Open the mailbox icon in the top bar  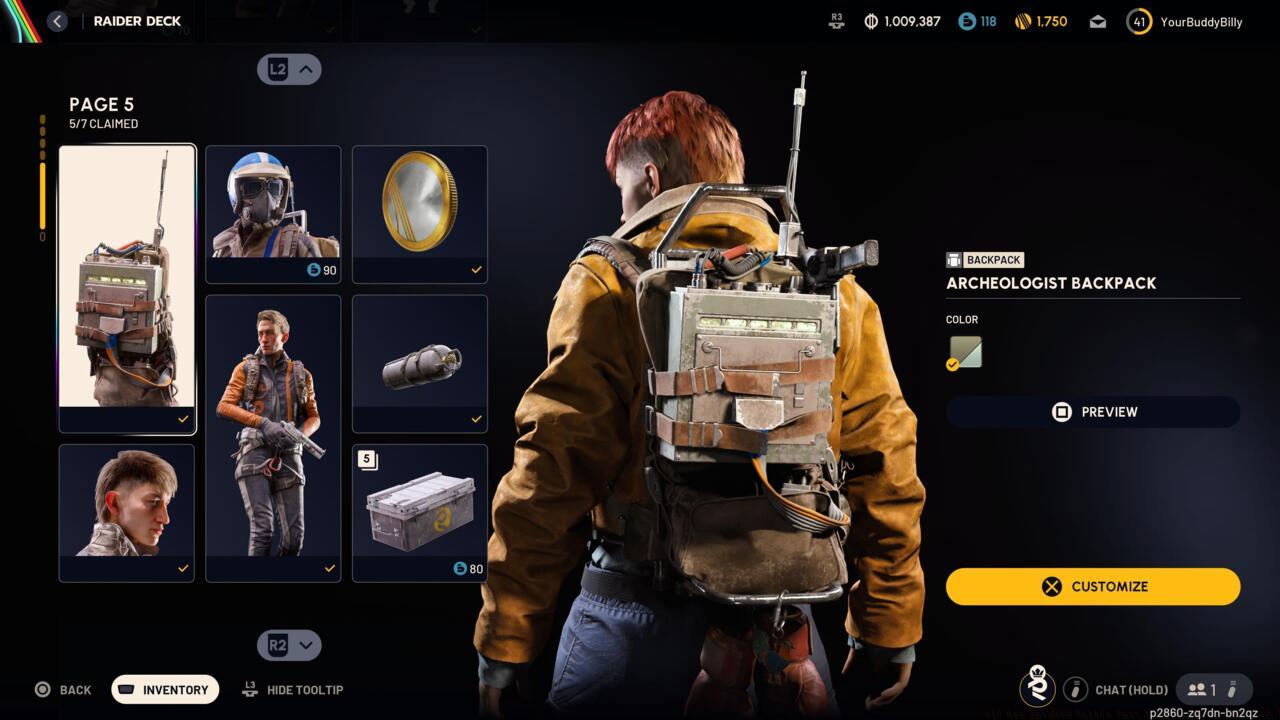(1097, 20)
